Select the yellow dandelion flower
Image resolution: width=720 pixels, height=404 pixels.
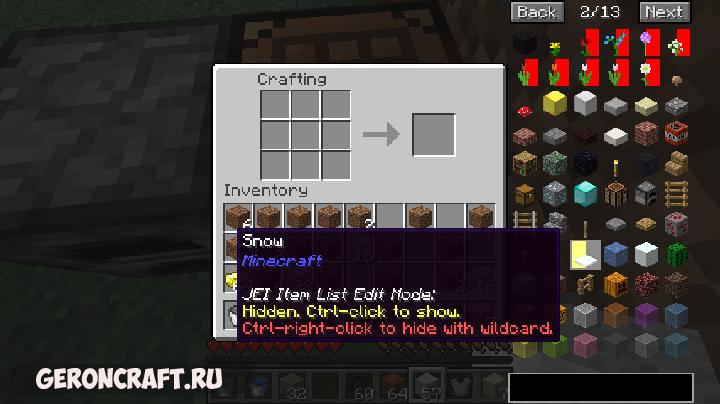(555, 43)
